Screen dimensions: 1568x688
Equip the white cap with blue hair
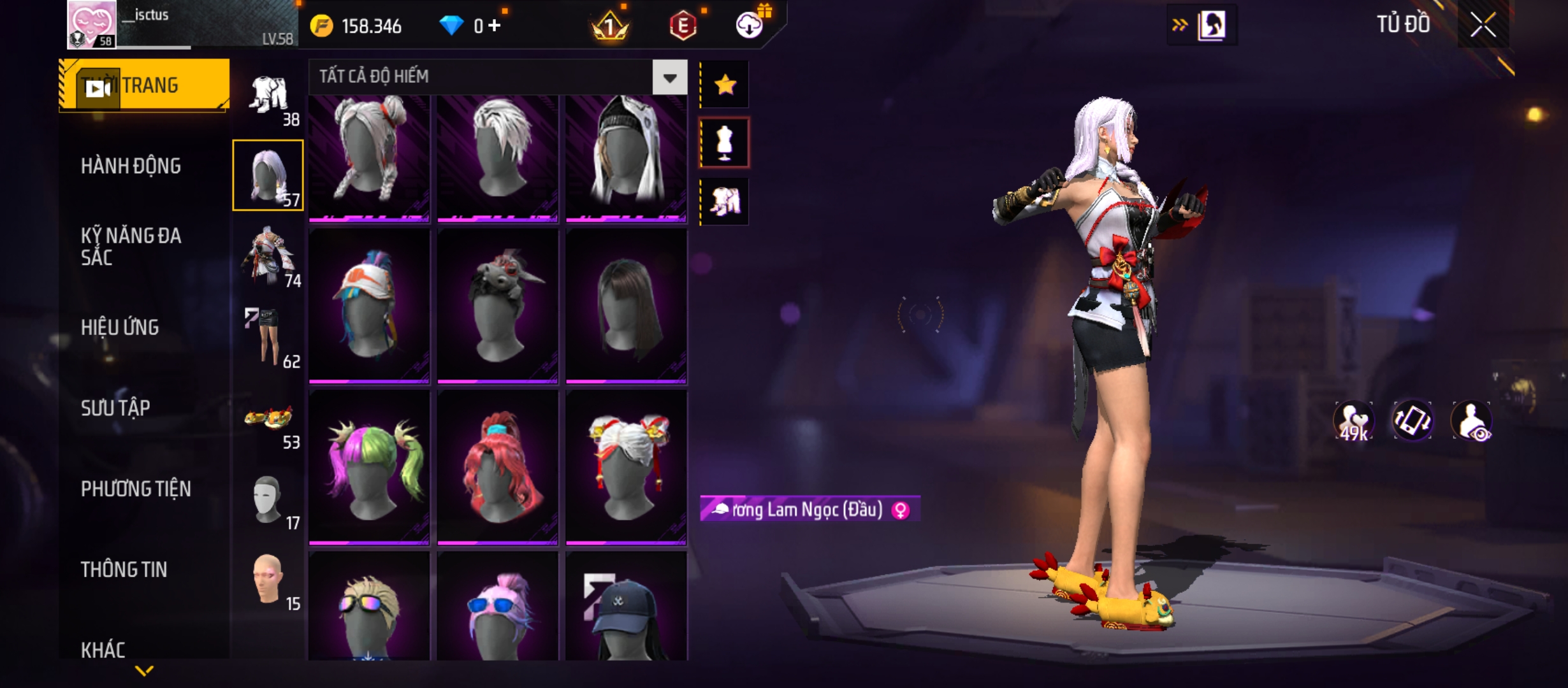[370, 306]
